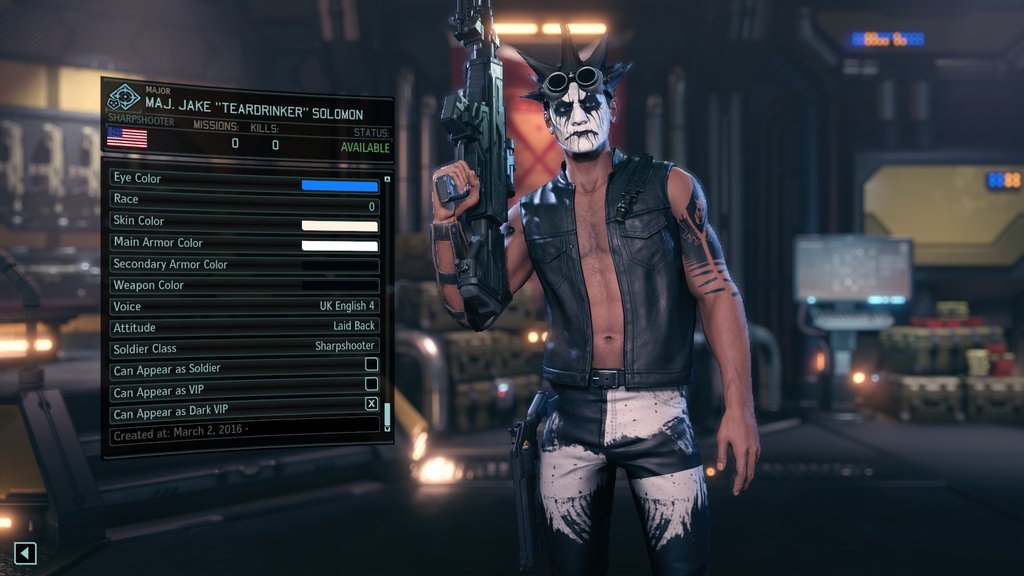The image size is (1024, 576).
Task: Enable Can Appear as Soldier checkbox
Action: (x=371, y=364)
